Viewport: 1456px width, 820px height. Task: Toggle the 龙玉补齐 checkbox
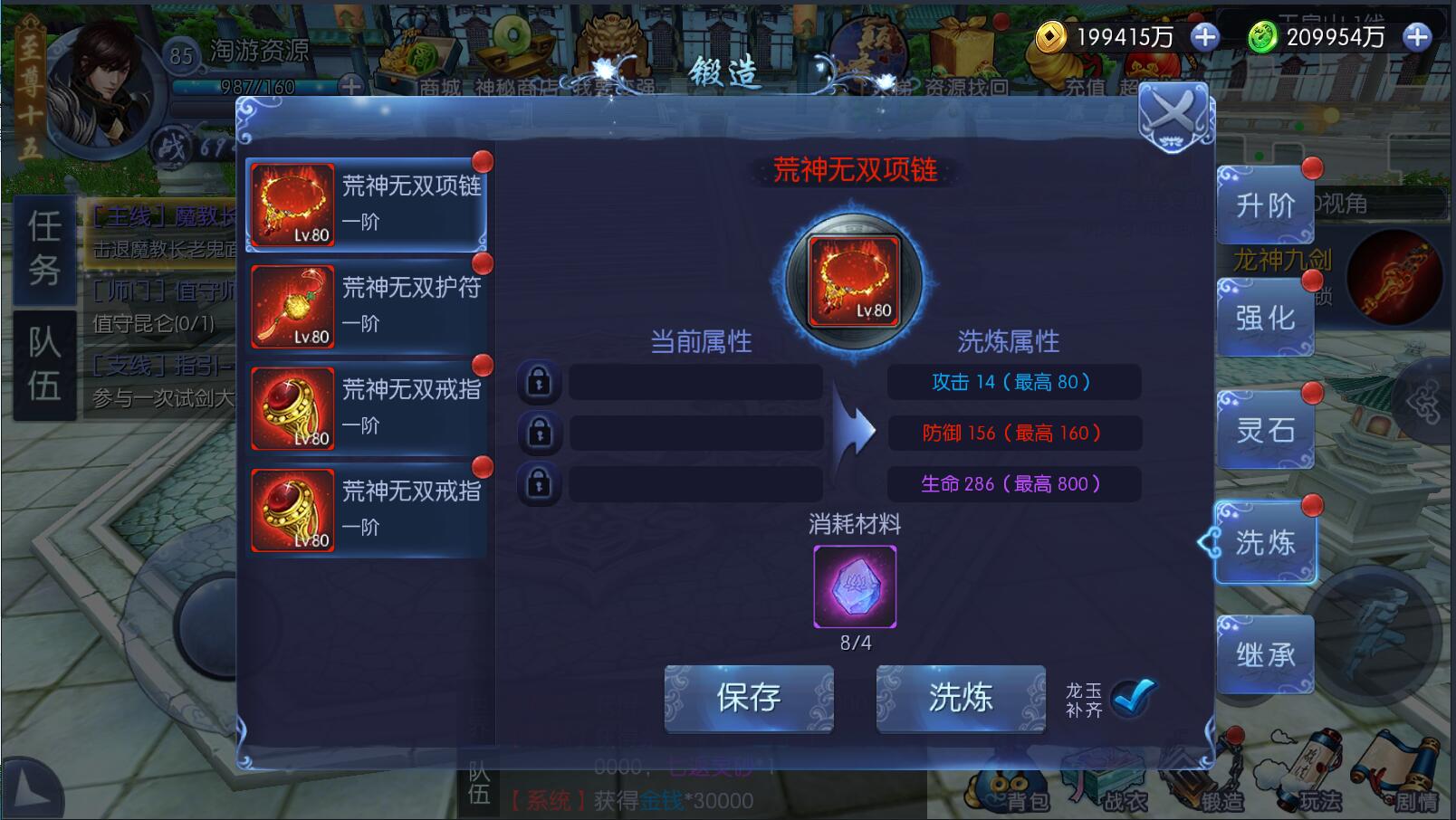(x=1133, y=698)
